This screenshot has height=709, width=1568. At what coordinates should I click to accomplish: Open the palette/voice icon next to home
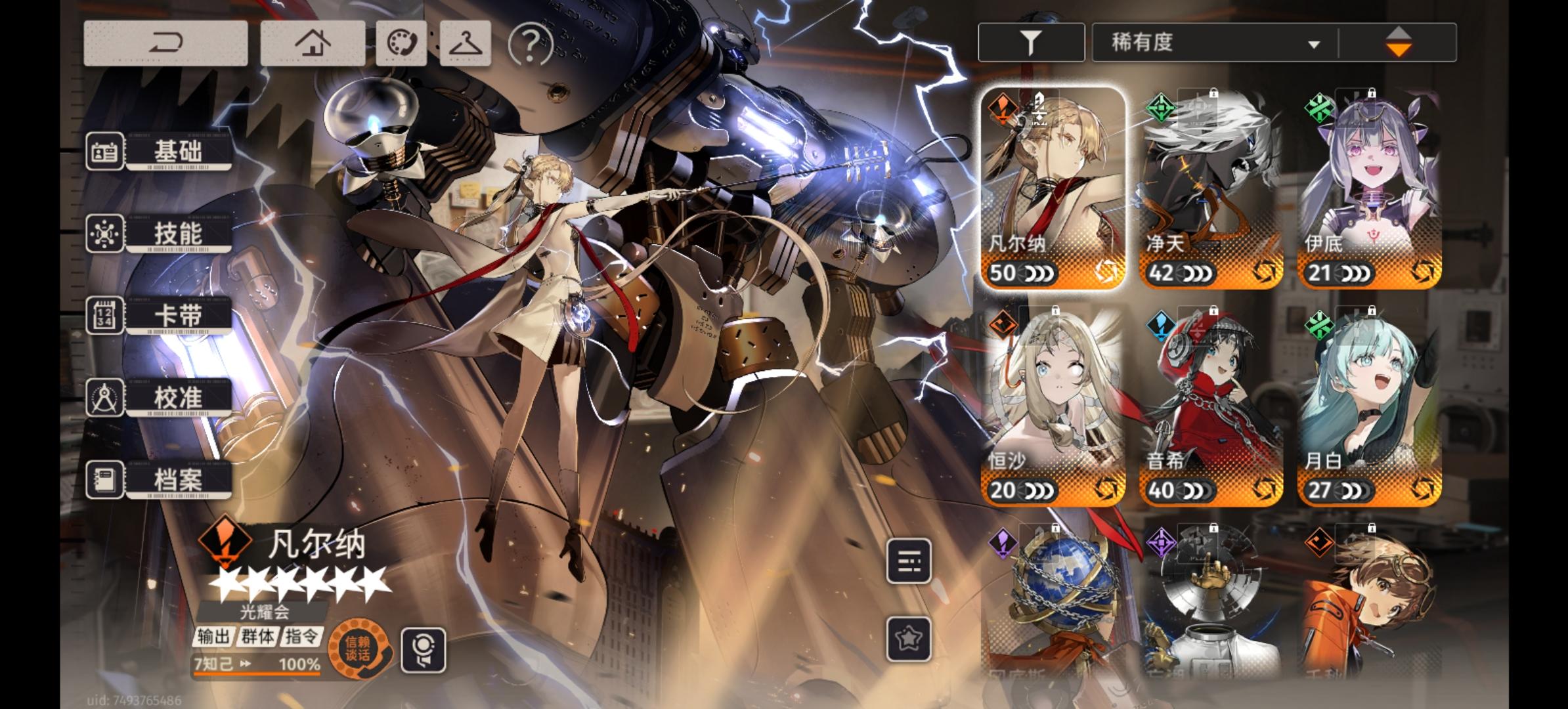click(401, 41)
